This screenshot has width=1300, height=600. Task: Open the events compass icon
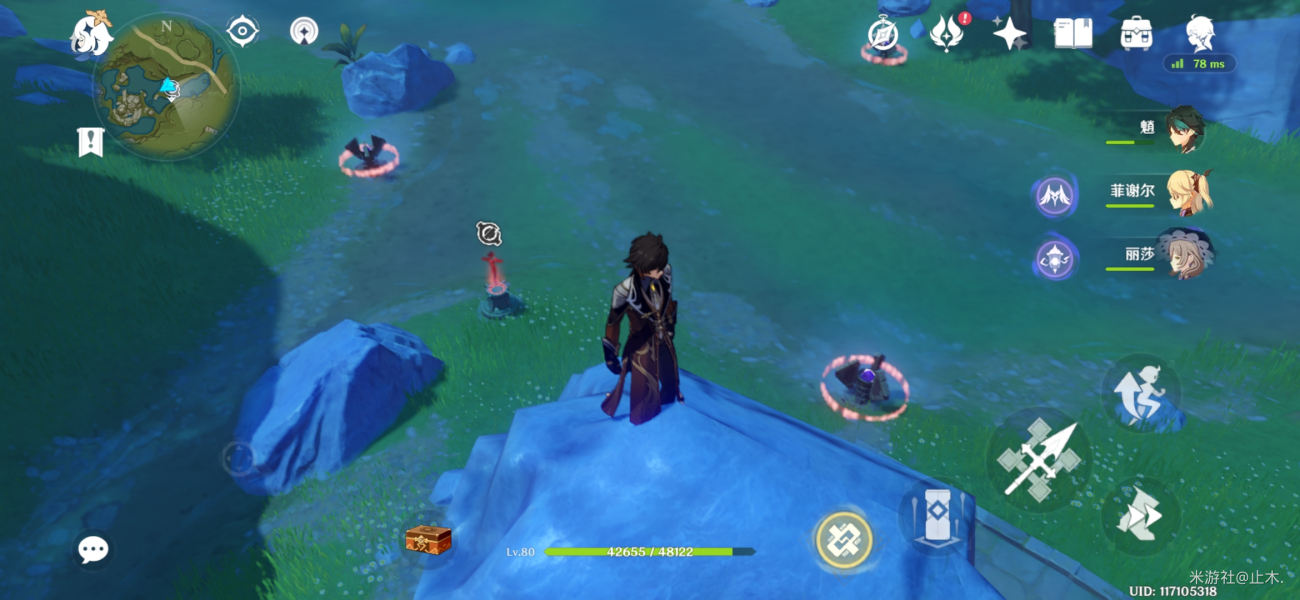coord(883,35)
